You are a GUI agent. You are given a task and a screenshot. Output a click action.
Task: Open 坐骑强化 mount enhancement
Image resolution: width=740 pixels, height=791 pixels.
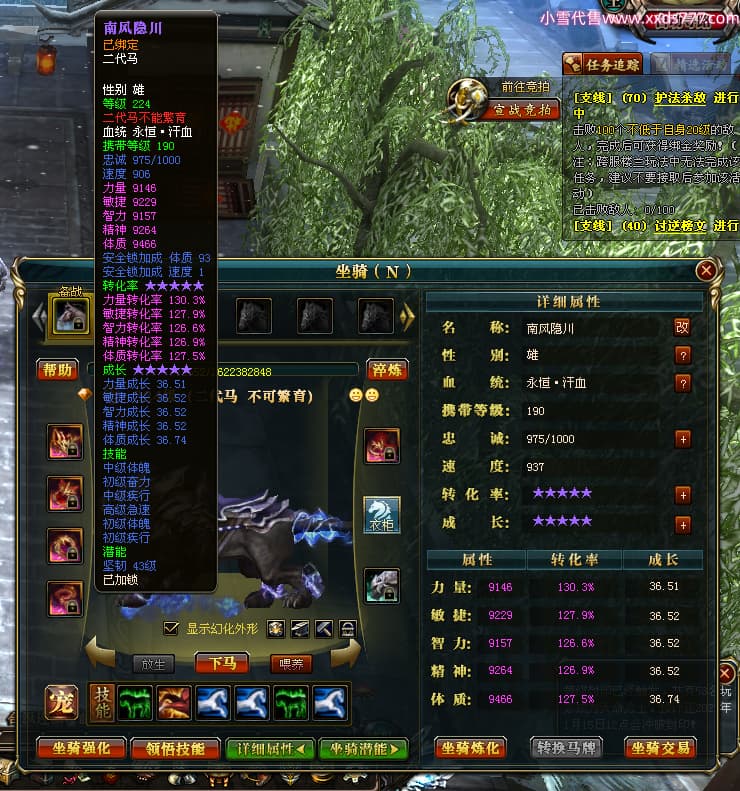(82, 748)
